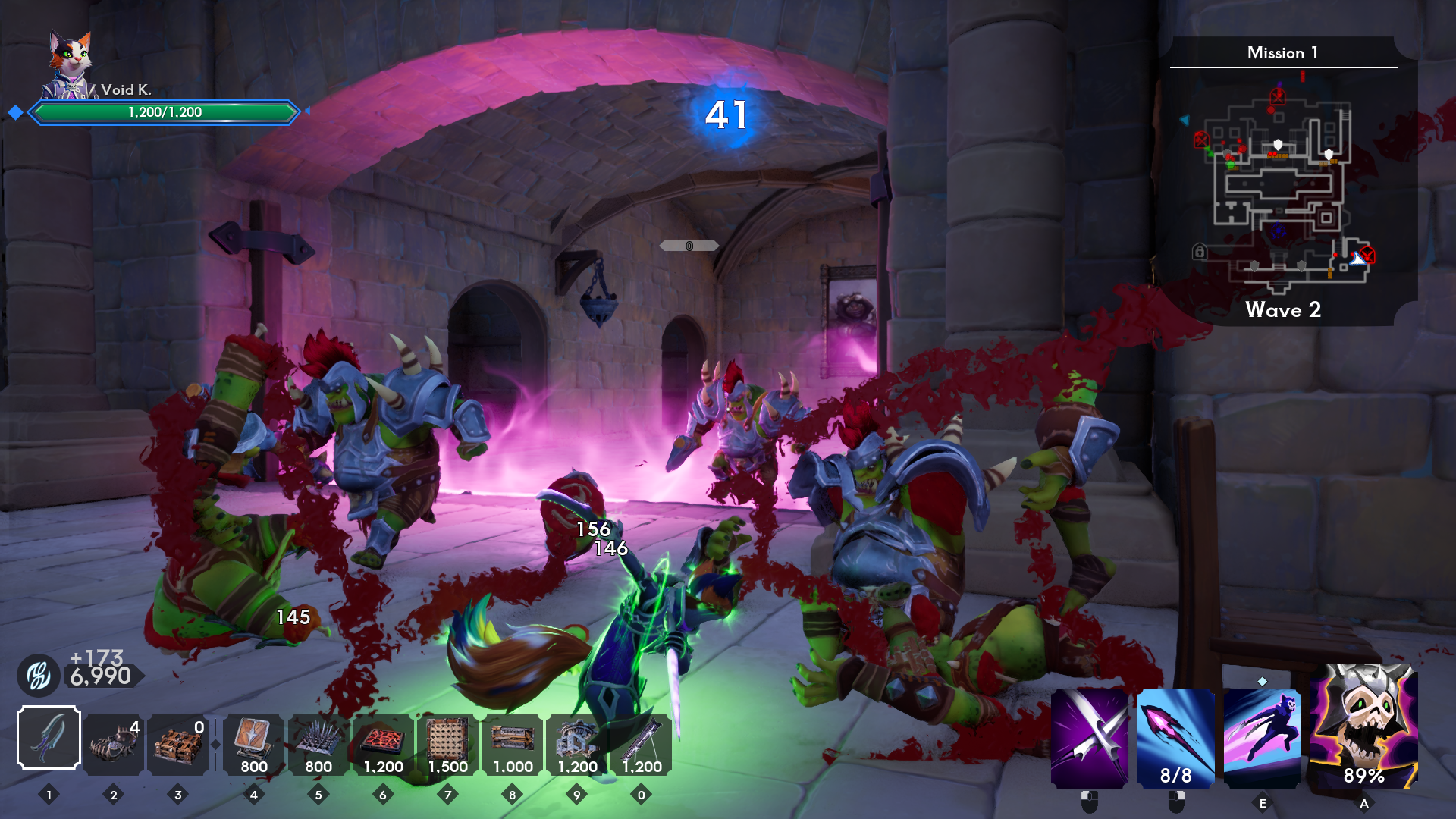Click the Void K. cat portrait
This screenshot has height=819, width=1456.
click(70, 64)
